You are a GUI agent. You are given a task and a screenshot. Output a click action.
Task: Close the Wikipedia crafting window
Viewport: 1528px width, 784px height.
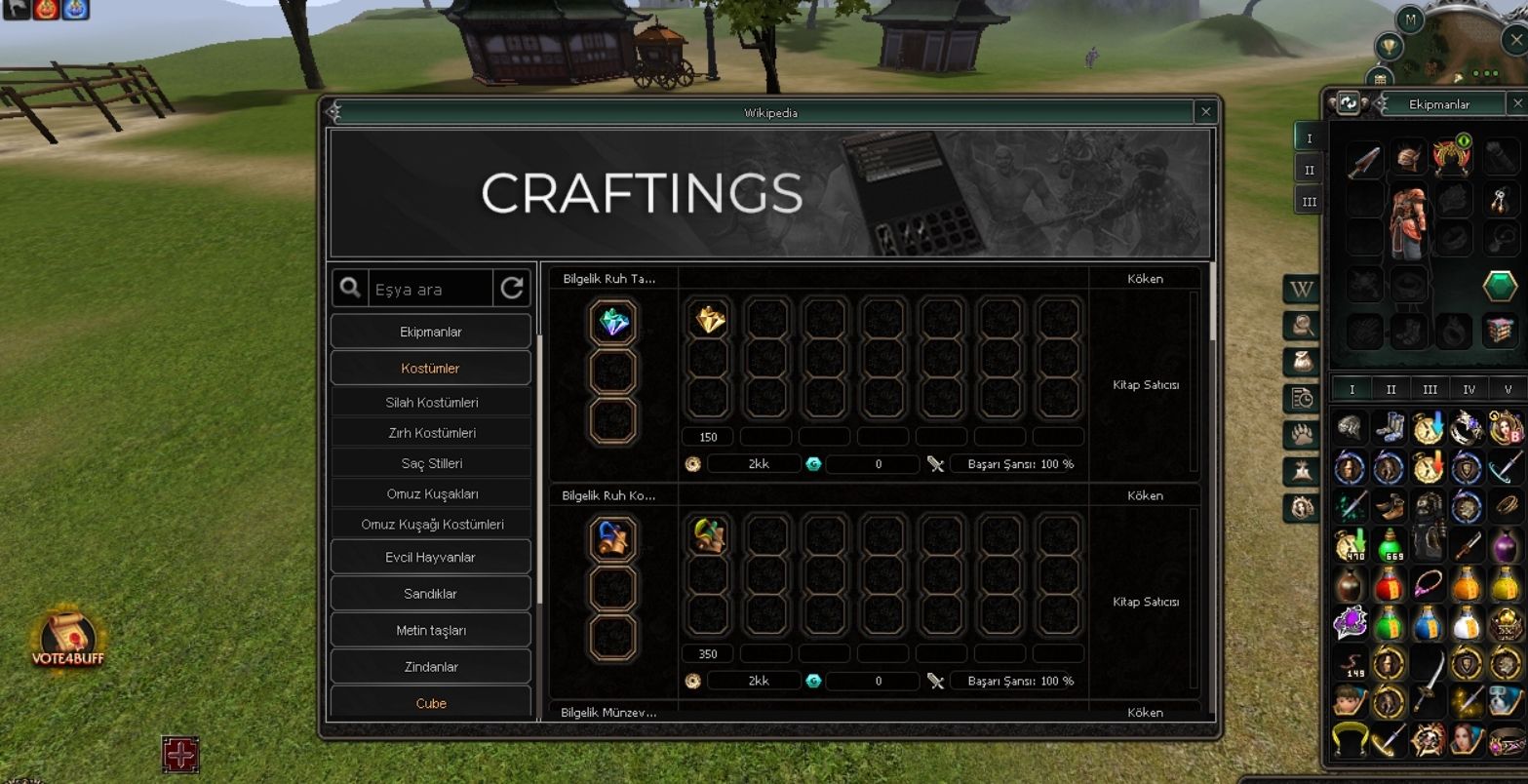click(x=1205, y=112)
